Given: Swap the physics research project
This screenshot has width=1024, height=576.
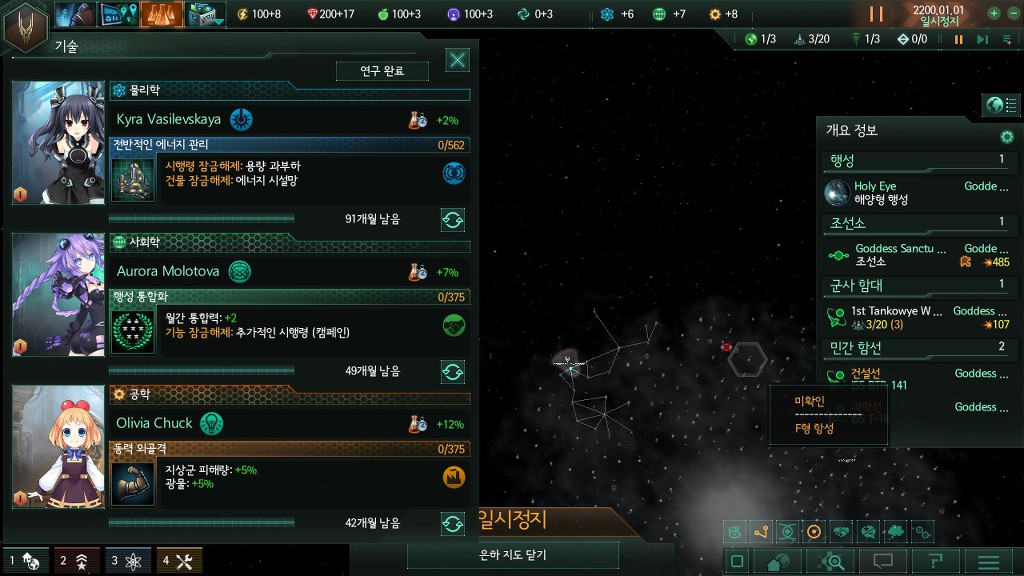Looking at the screenshot, I should point(453,219).
